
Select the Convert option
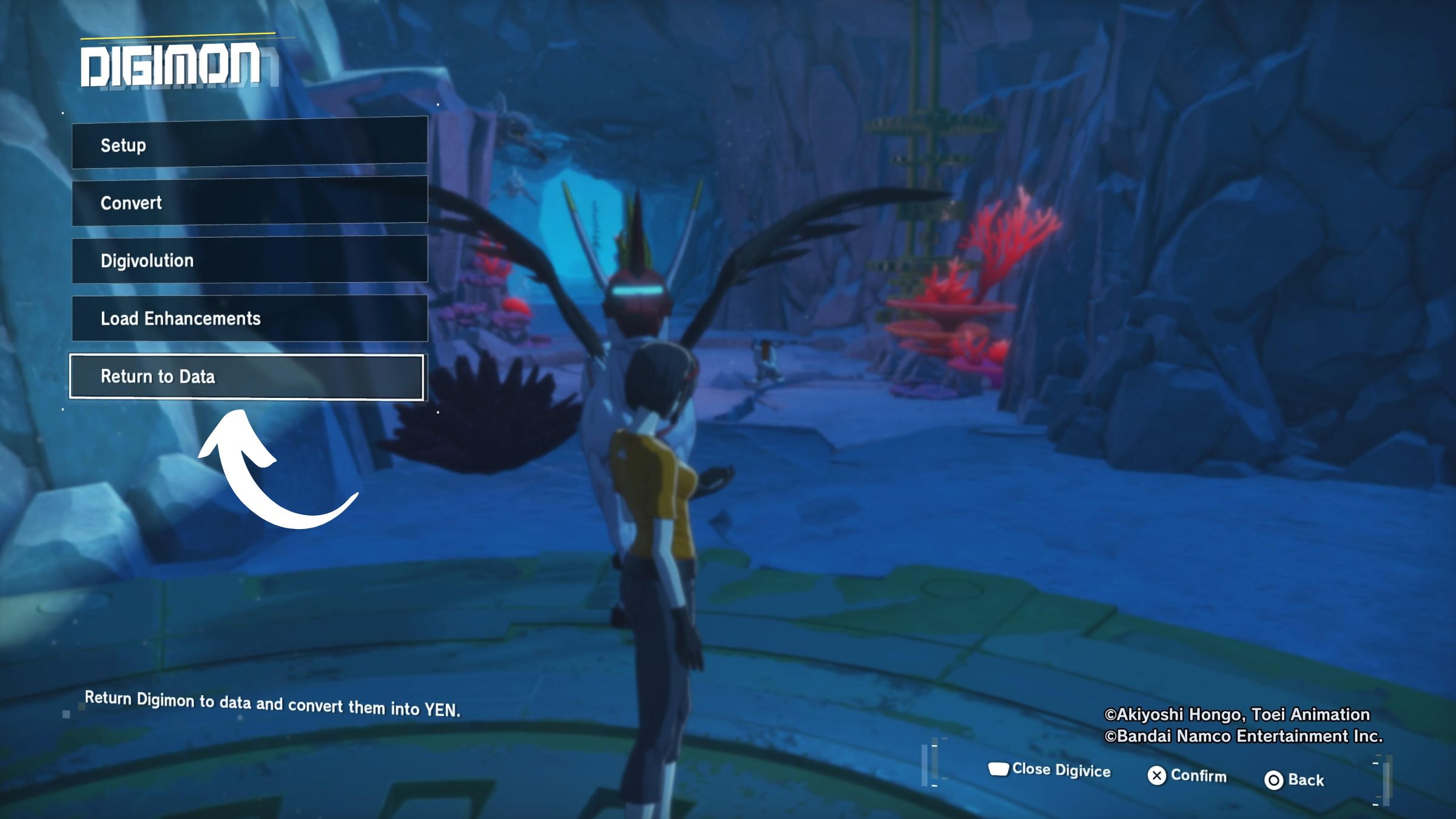[x=249, y=201]
